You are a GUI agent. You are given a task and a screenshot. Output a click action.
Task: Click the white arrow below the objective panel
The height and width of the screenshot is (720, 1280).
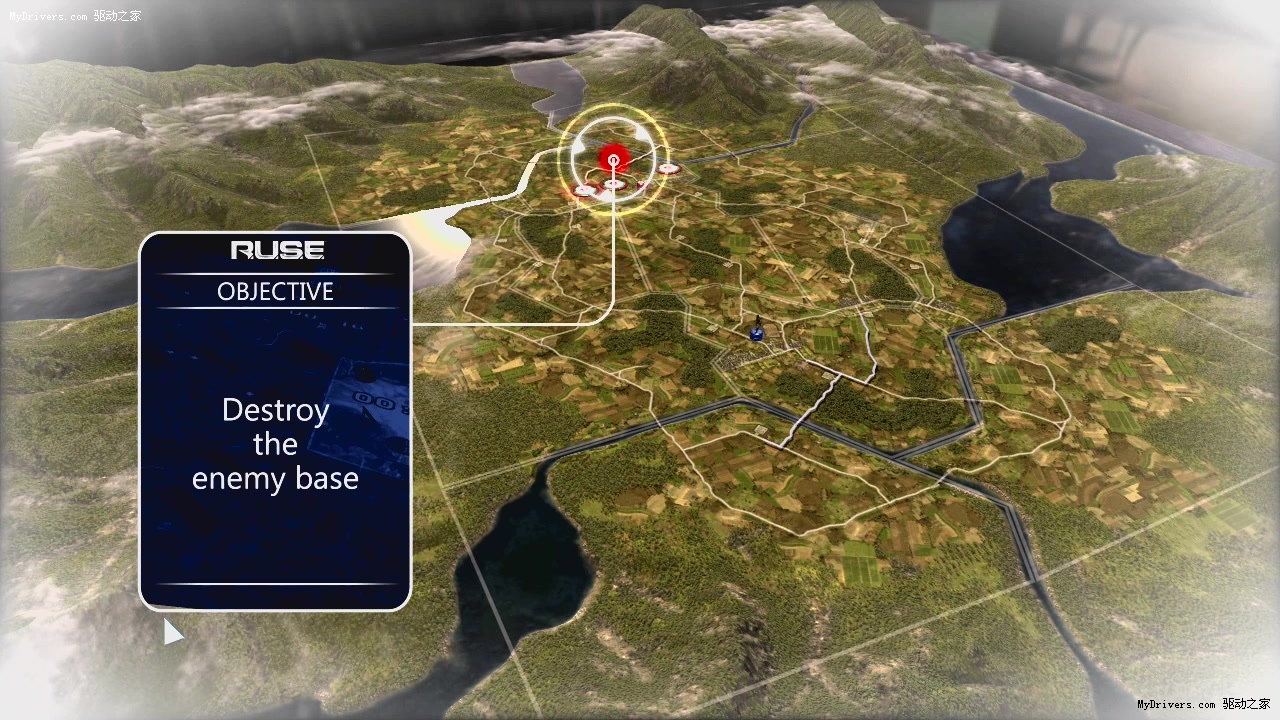(173, 632)
